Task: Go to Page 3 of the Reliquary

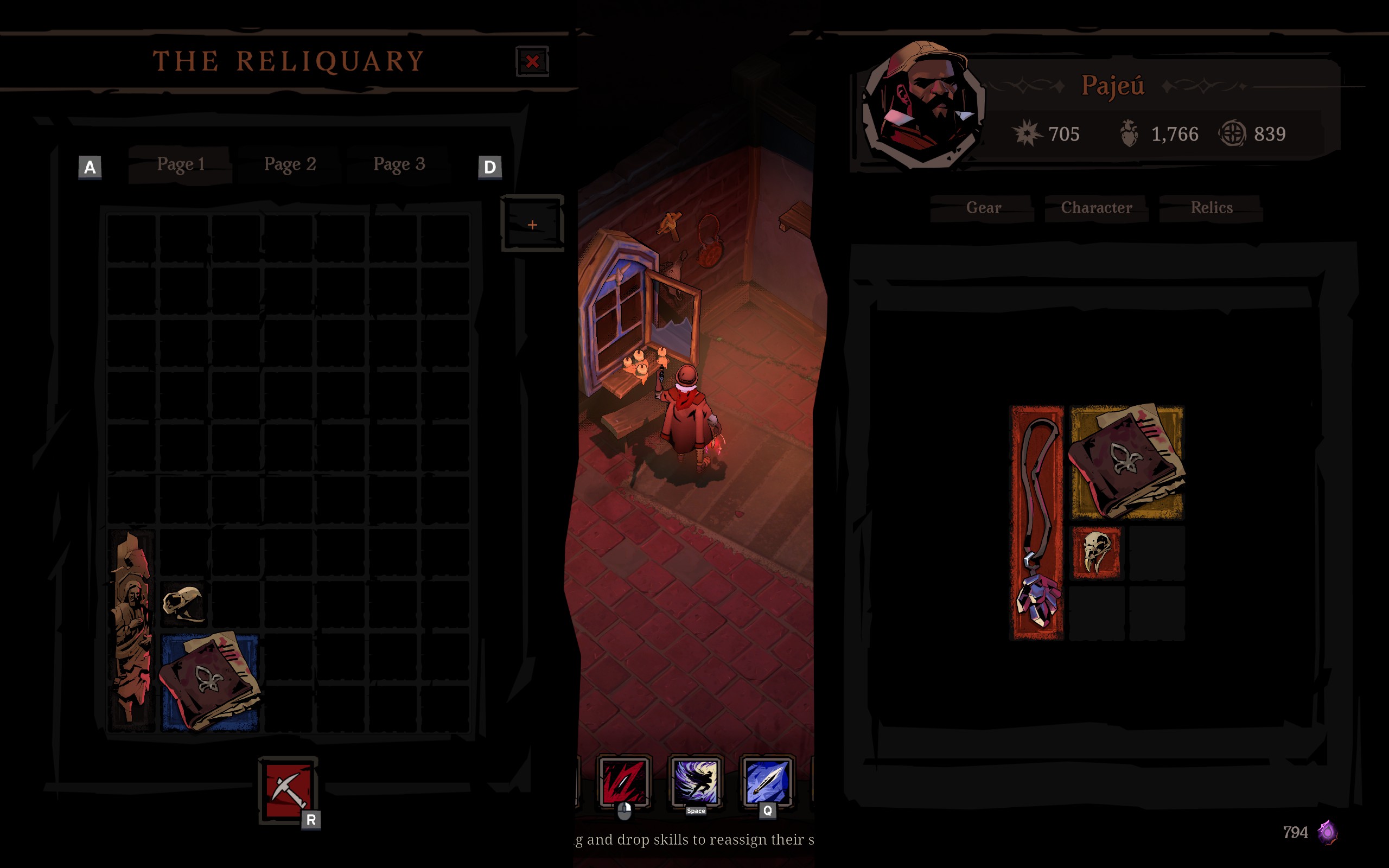Action: point(399,165)
